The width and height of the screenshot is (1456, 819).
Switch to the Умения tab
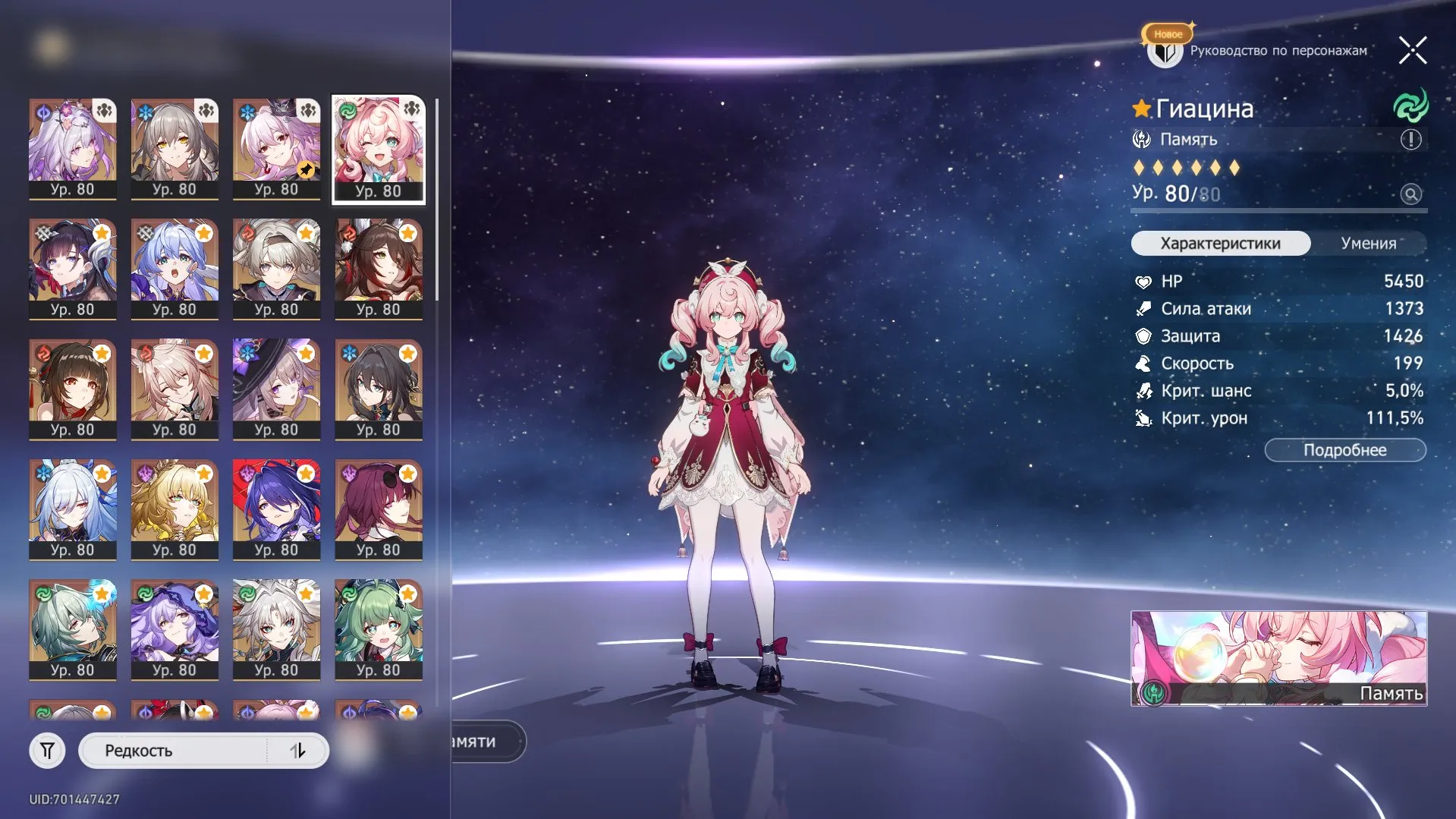(x=1367, y=243)
